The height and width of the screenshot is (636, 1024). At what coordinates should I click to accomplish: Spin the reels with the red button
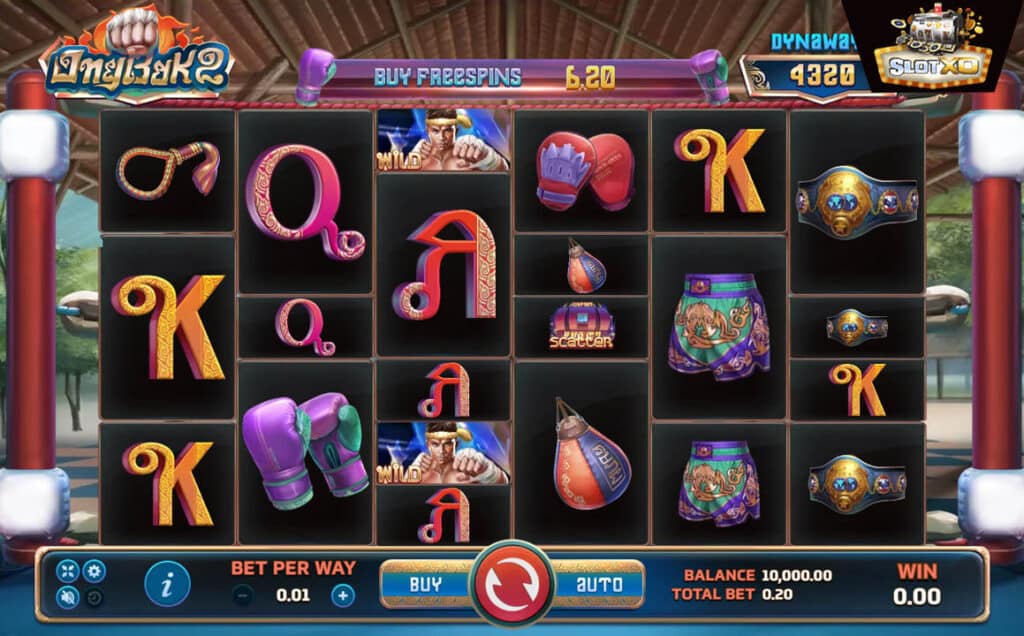512,584
